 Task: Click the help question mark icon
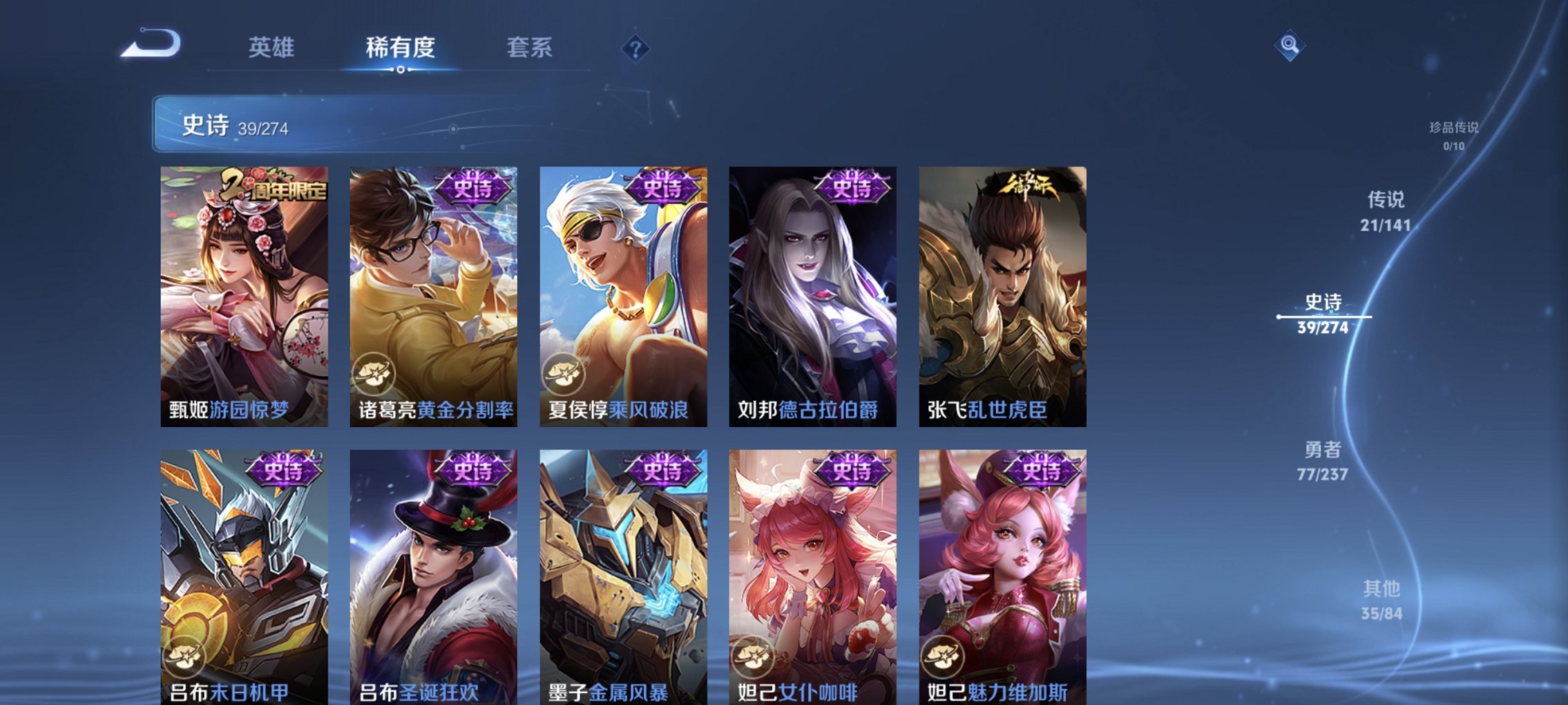pyautogui.click(x=635, y=50)
